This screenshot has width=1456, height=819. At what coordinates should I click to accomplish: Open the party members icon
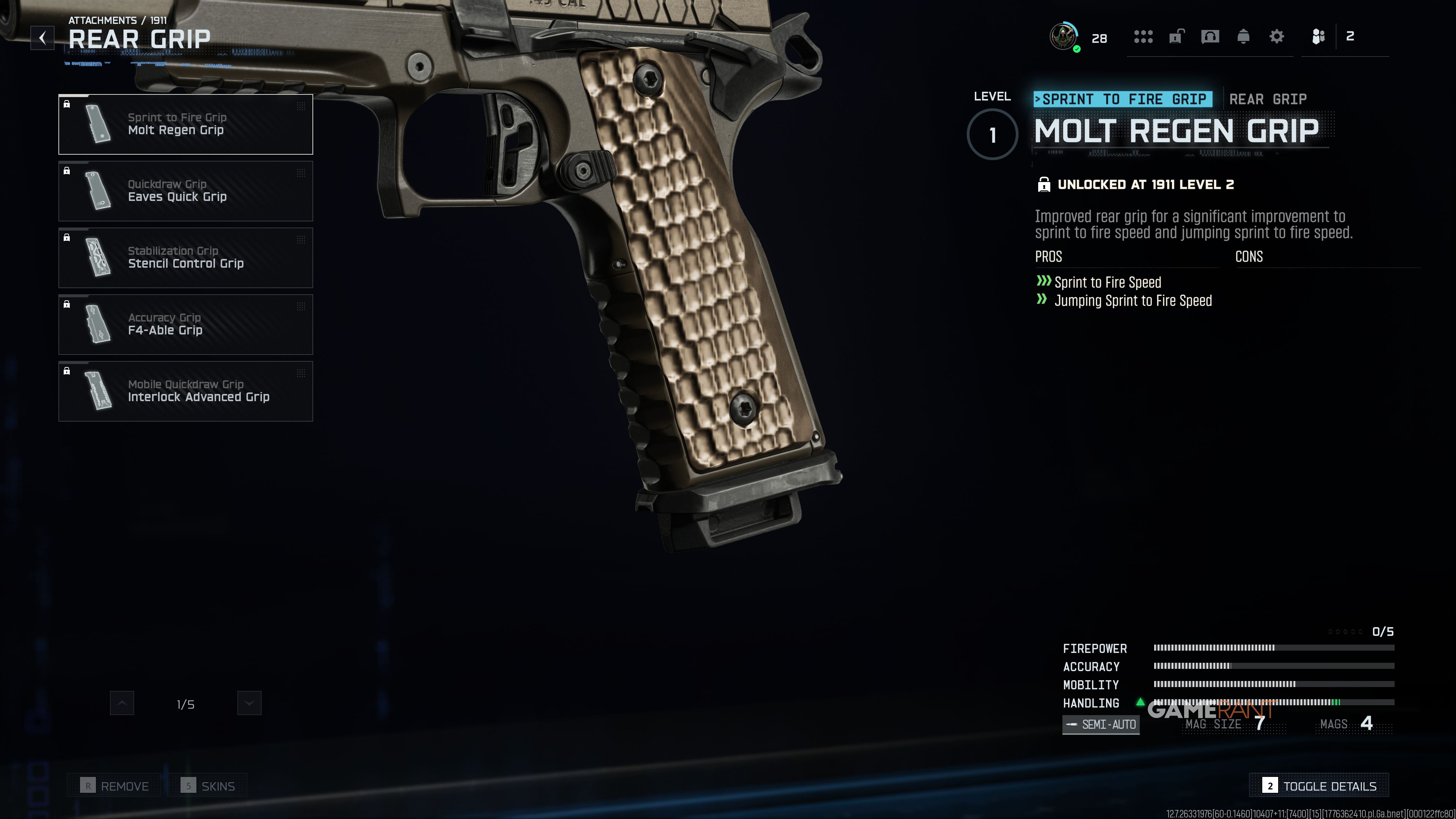click(1319, 37)
